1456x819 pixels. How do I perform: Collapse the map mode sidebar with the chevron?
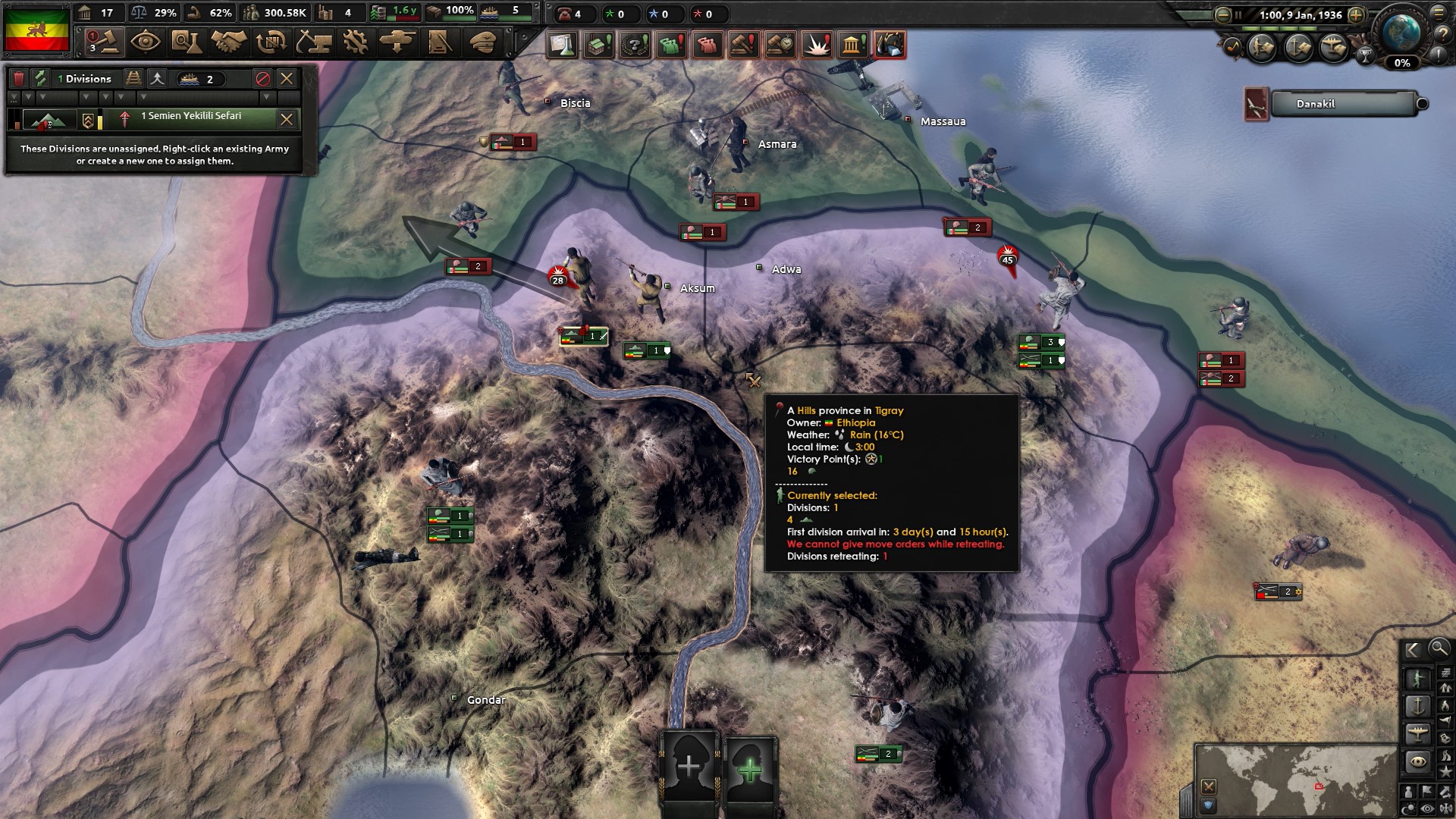click(1412, 650)
